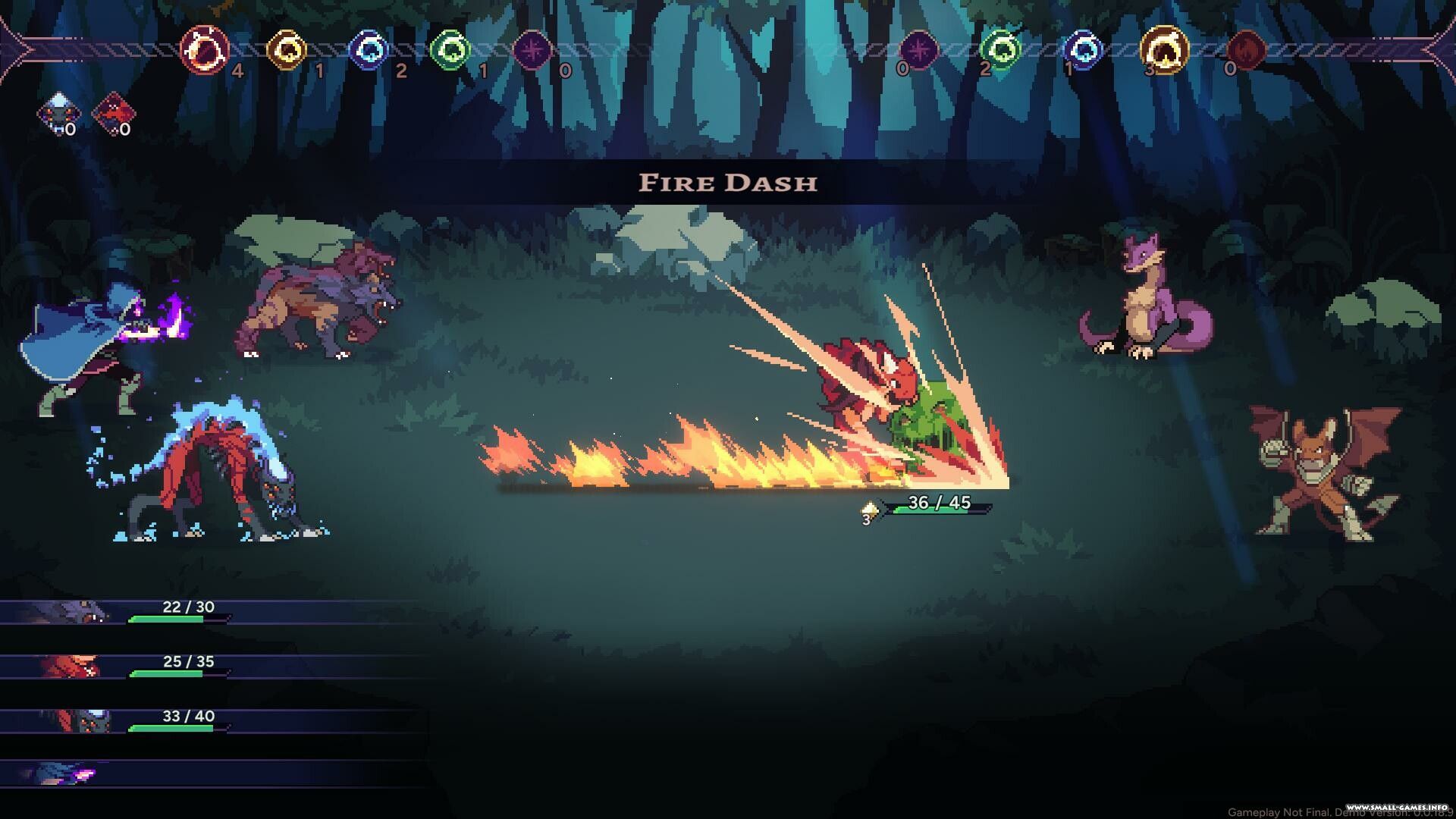Image resolution: width=1456 pixels, height=819 pixels.
Task: Click the player's purple wild aether icon
Action: point(532,51)
